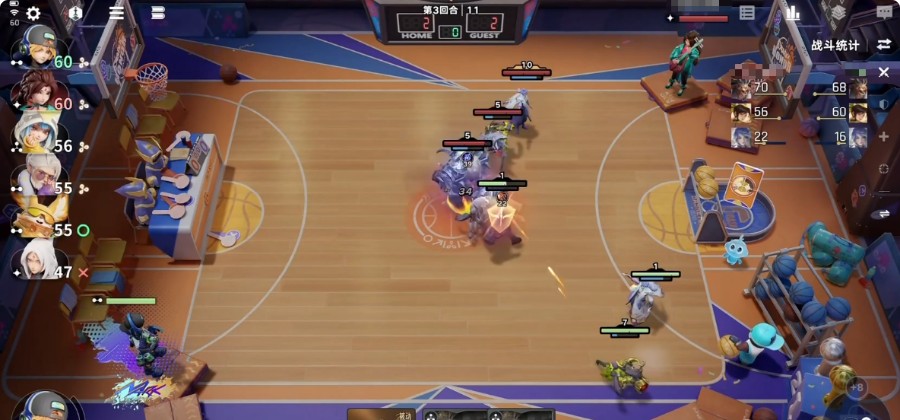Click the stacked bars icon beside the list menu
Image resolution: width=900 pixels, height=420 pixels.
158,13
